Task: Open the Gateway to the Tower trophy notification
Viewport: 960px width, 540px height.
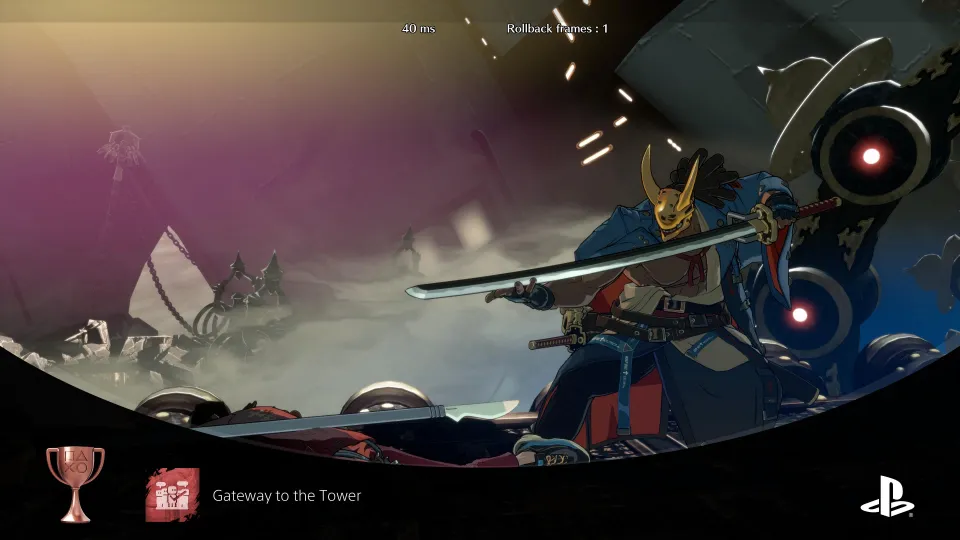Action: click(x=286, y=496)
